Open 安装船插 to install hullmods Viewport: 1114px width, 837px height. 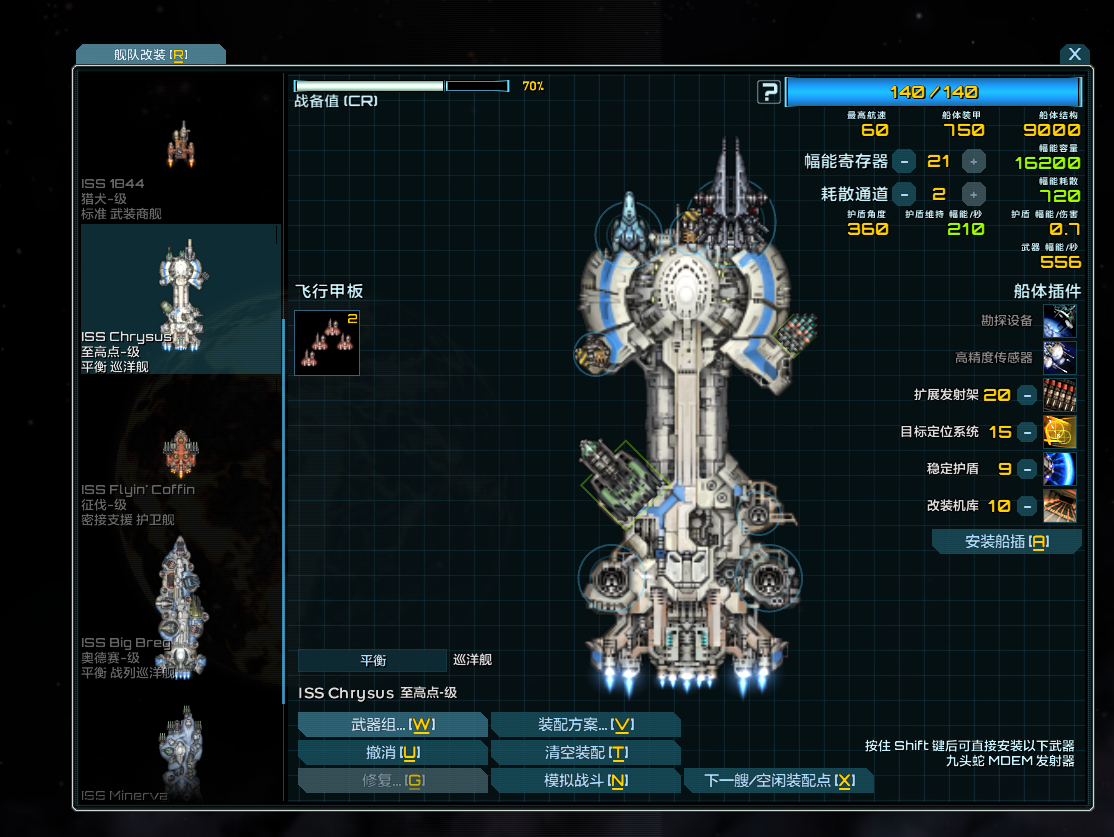click(x=1006, y=542)
